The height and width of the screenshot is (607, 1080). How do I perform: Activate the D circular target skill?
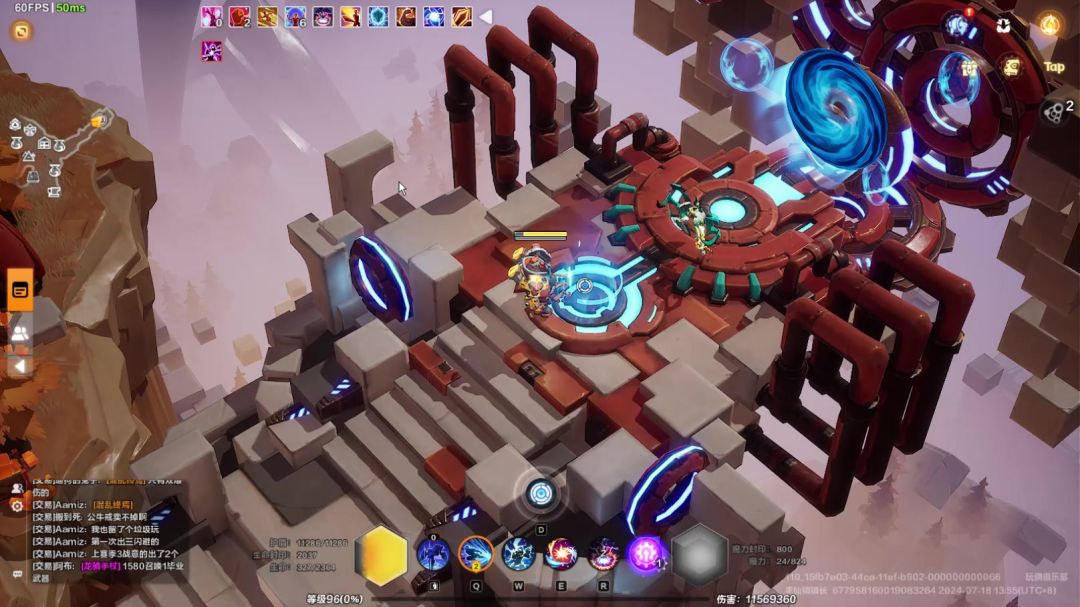coord(541,493)
